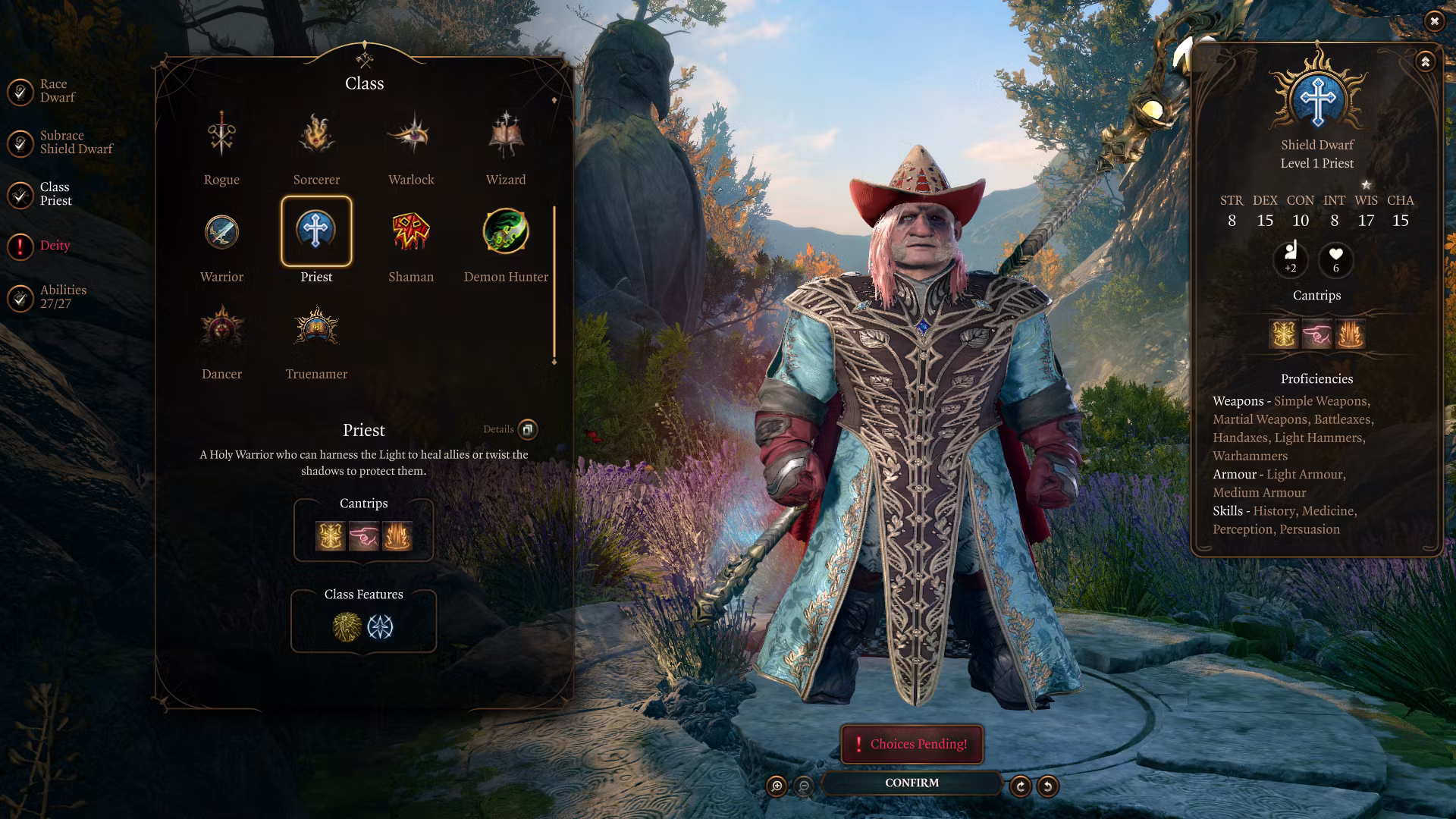
Task: Select the Shaman class icon
Action: click(411, 232)
